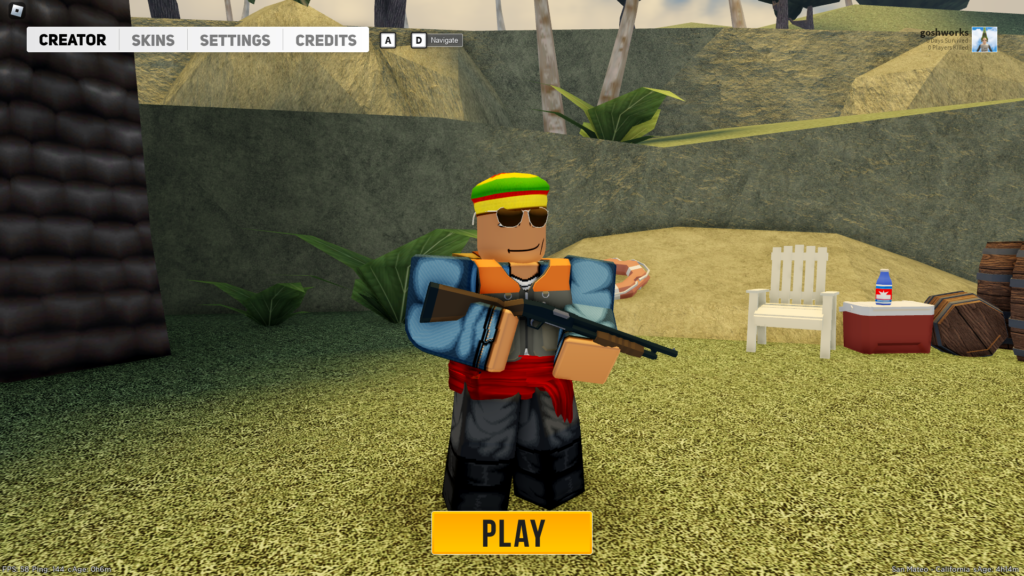This screenshot has height=576, width=1024.
Task: Show the Credits tab
Action: pyautogui.click(x=326, y=40)
